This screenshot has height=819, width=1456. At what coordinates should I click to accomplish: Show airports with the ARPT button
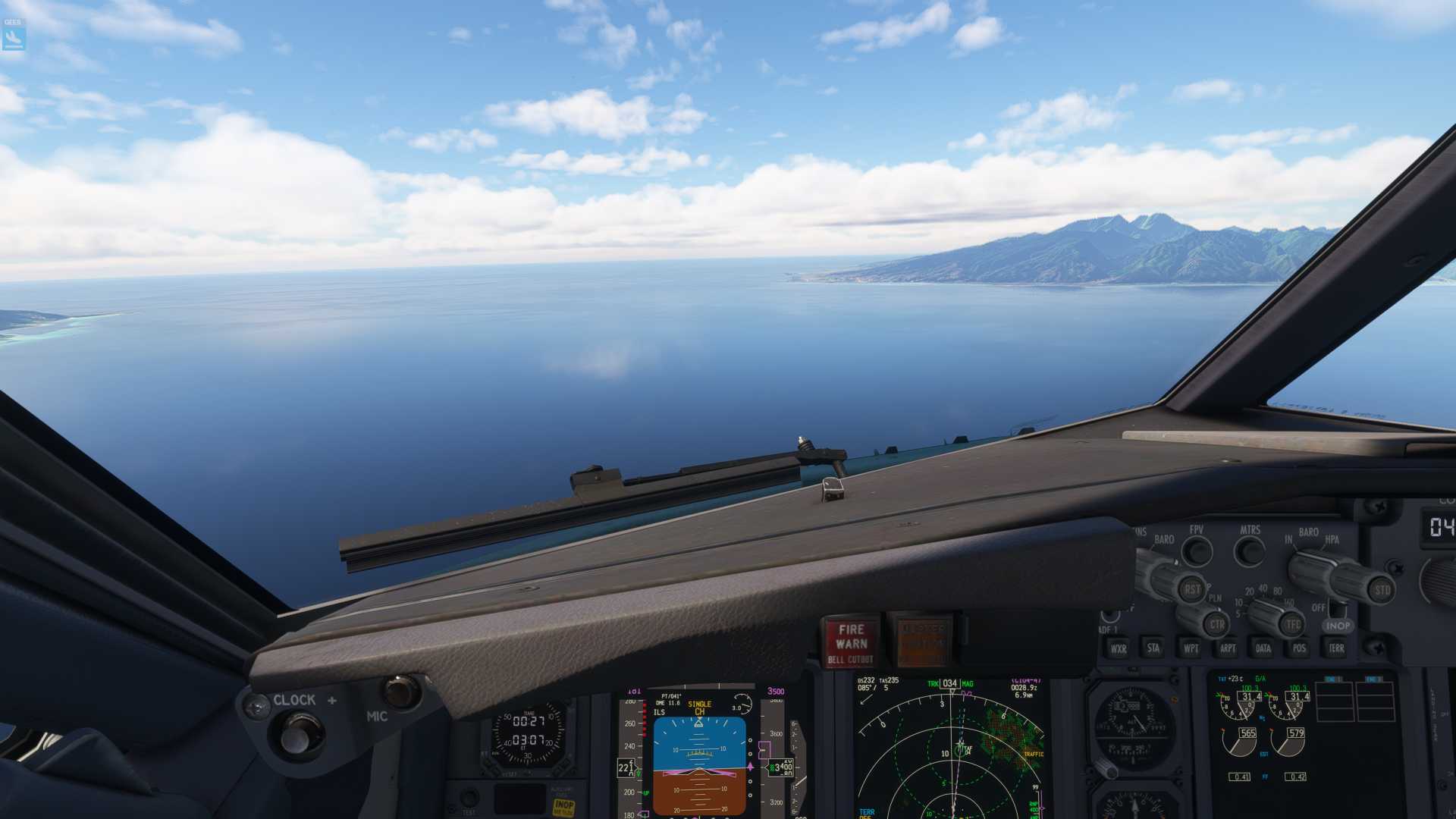1227,648
